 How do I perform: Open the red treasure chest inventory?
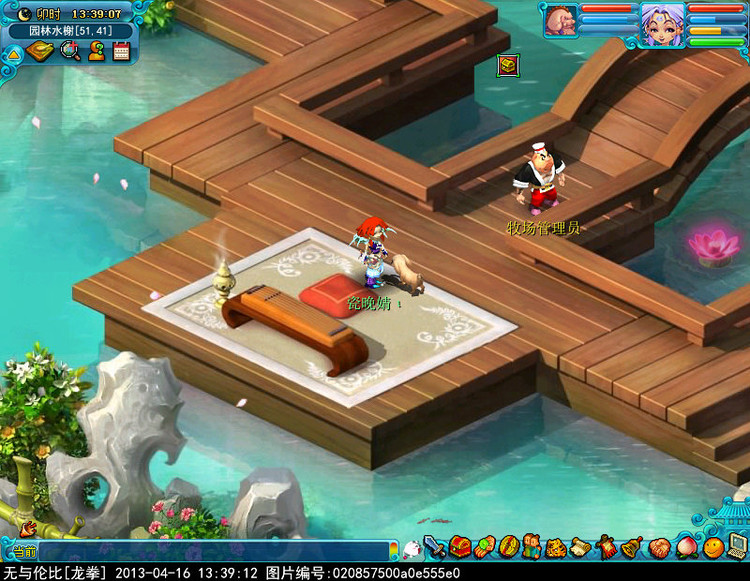pyautogui.click(x=459, y=547)
